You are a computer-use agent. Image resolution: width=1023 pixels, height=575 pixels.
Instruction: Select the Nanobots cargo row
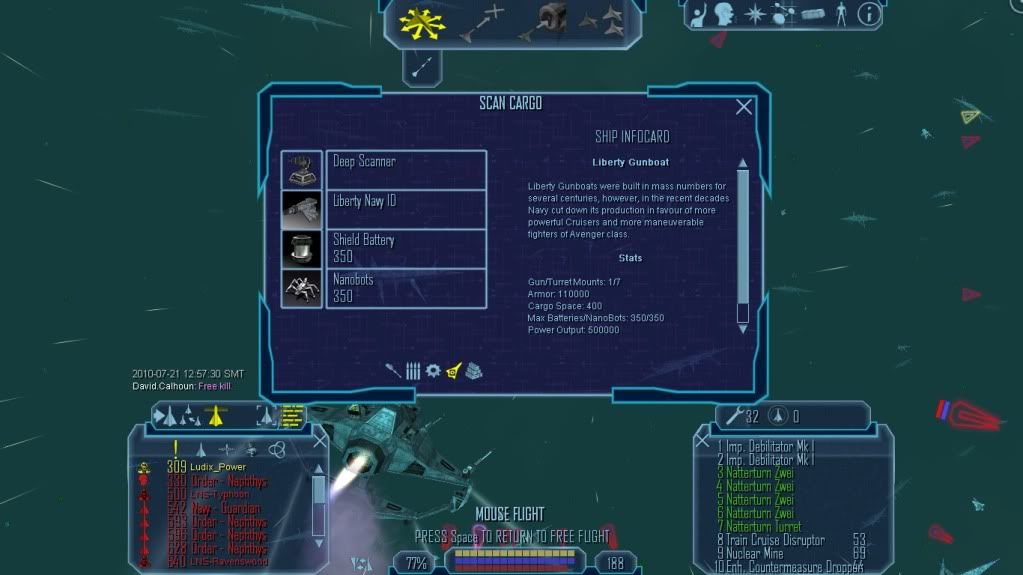[x=406, y=288]
